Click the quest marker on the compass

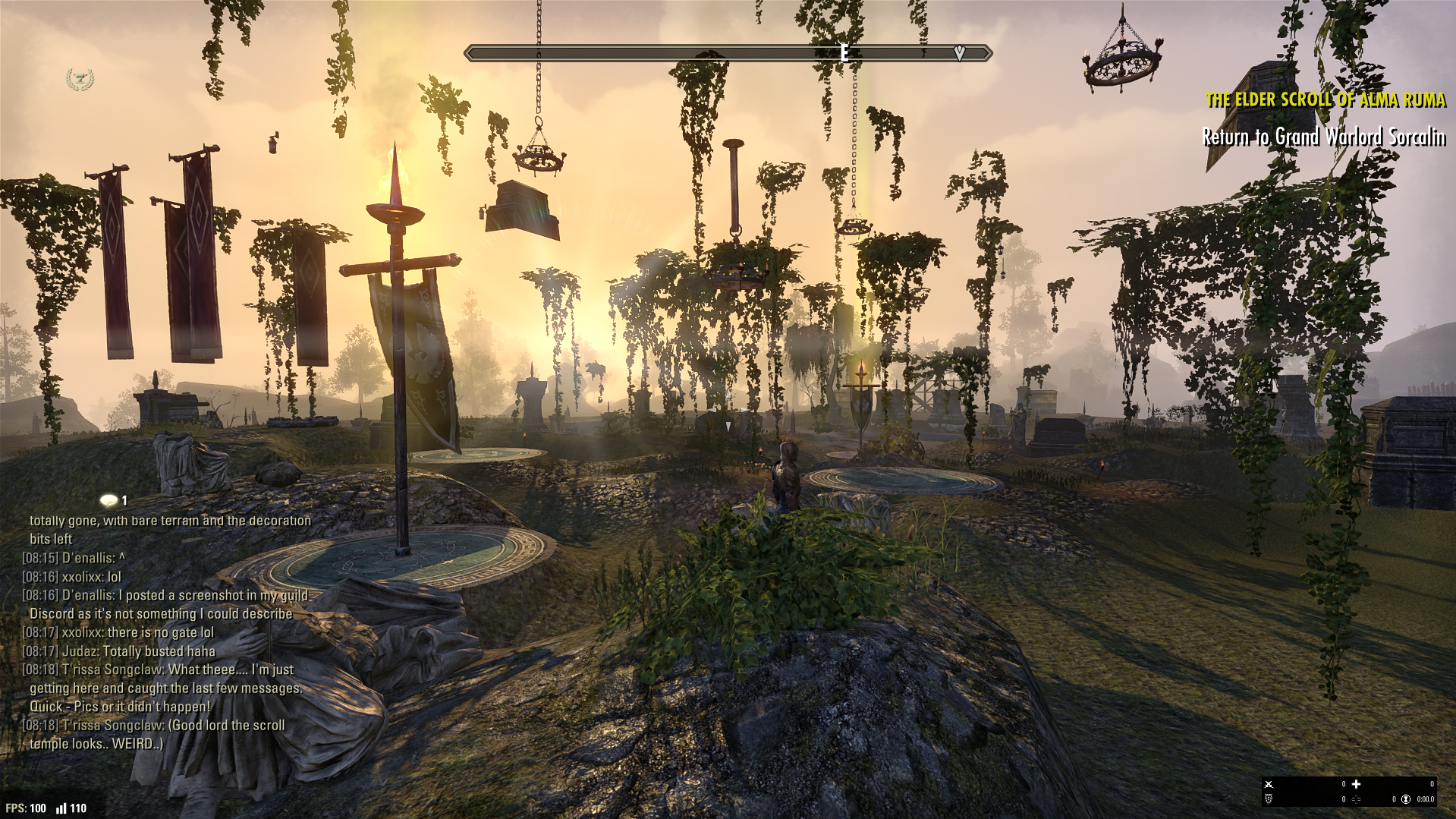(x=959, y=52)
